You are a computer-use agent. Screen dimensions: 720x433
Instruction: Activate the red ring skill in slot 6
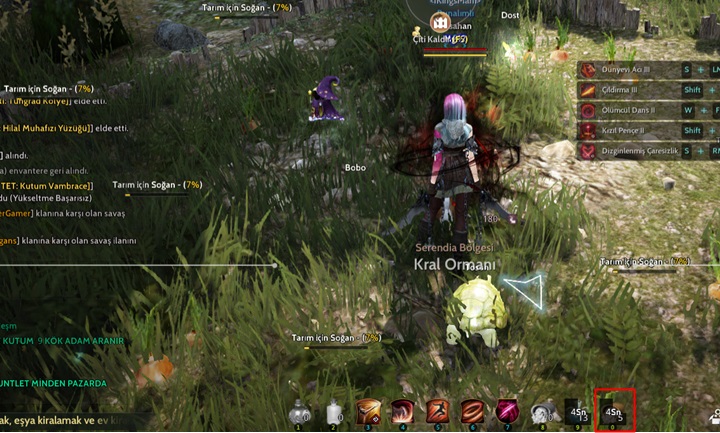click(472, 411)
